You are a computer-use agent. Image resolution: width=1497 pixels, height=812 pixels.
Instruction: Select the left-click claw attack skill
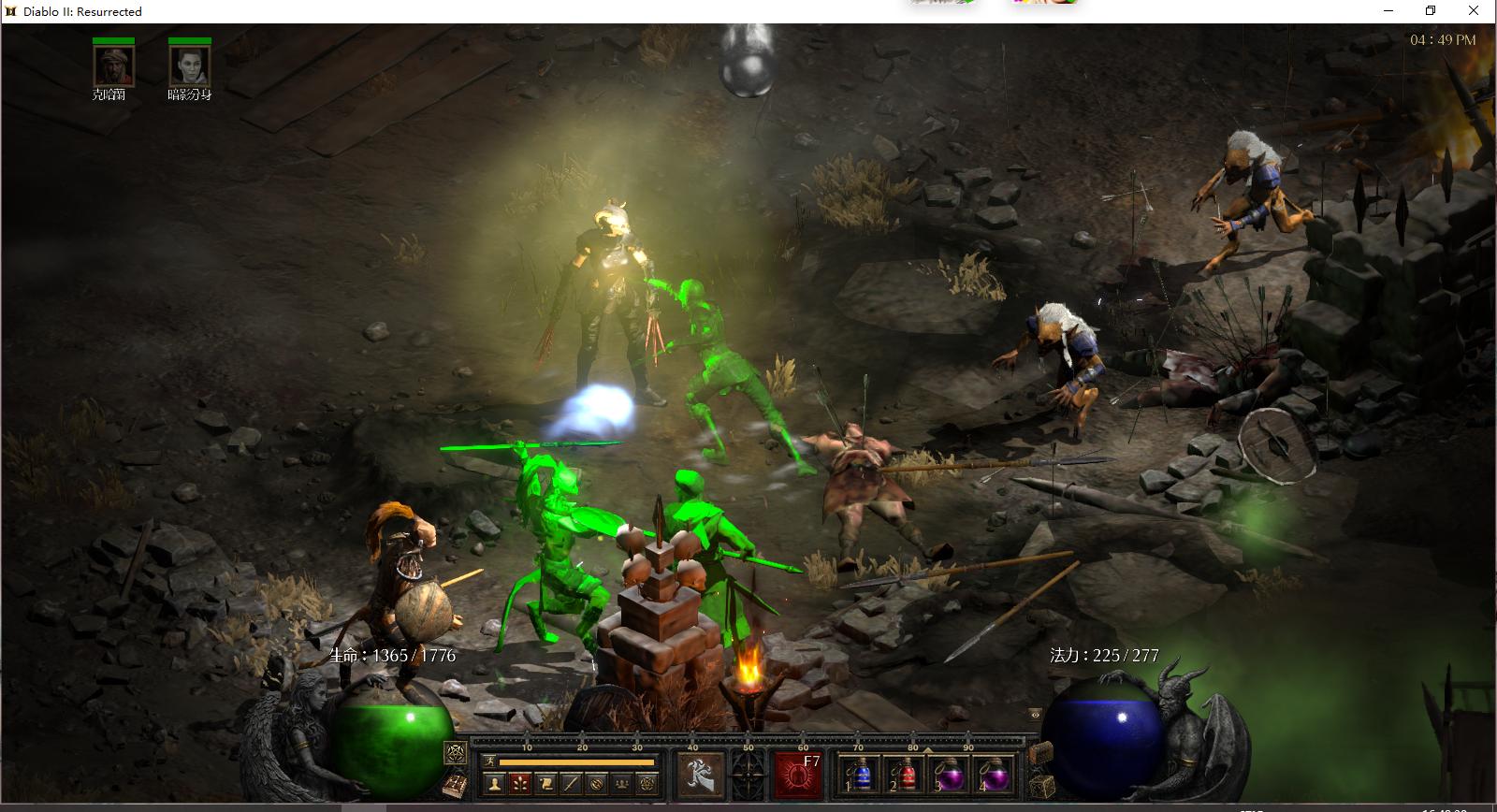pyautogui.click(x=699, y=775)
